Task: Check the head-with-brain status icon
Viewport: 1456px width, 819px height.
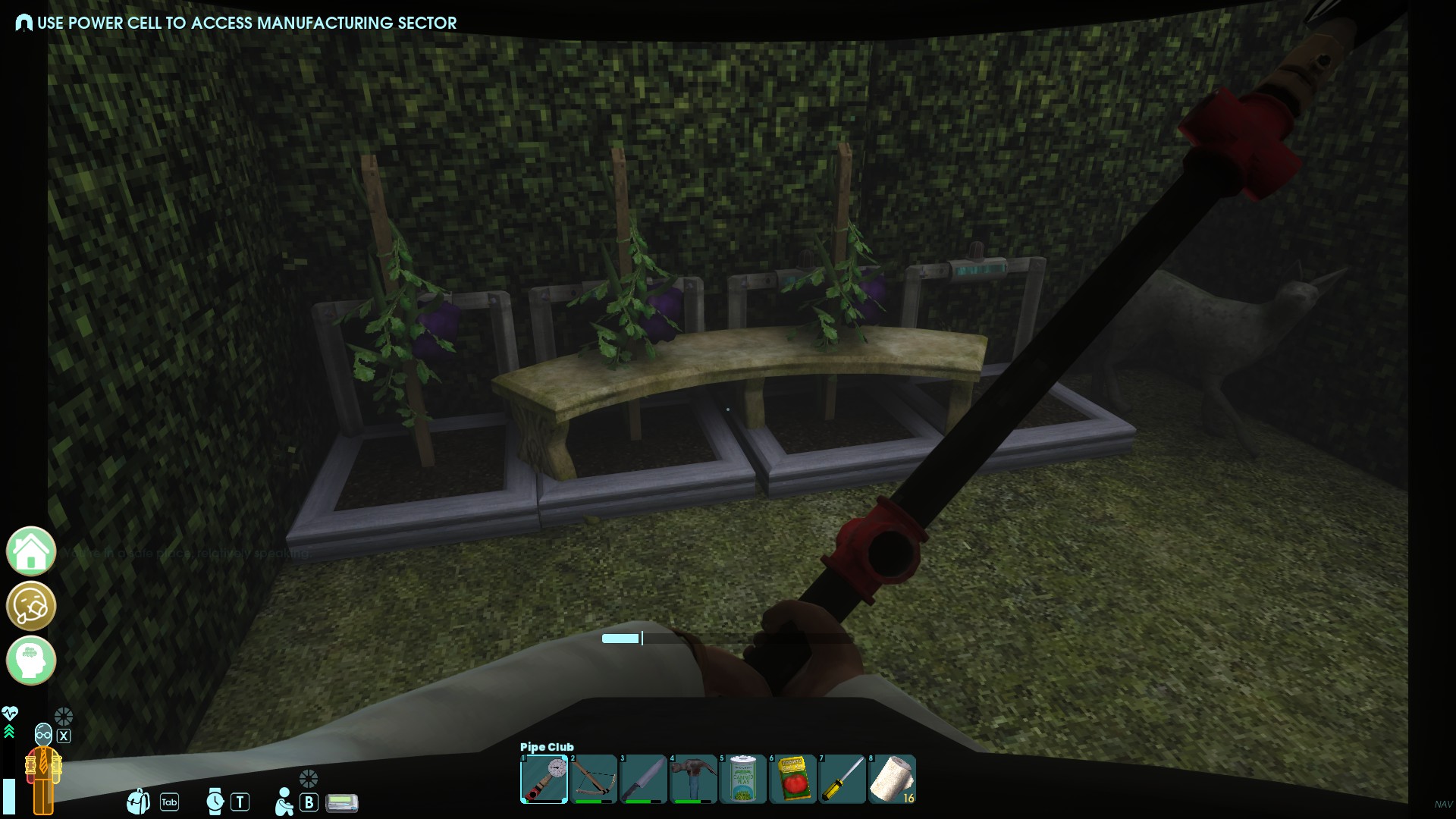Action: [31, 661]
